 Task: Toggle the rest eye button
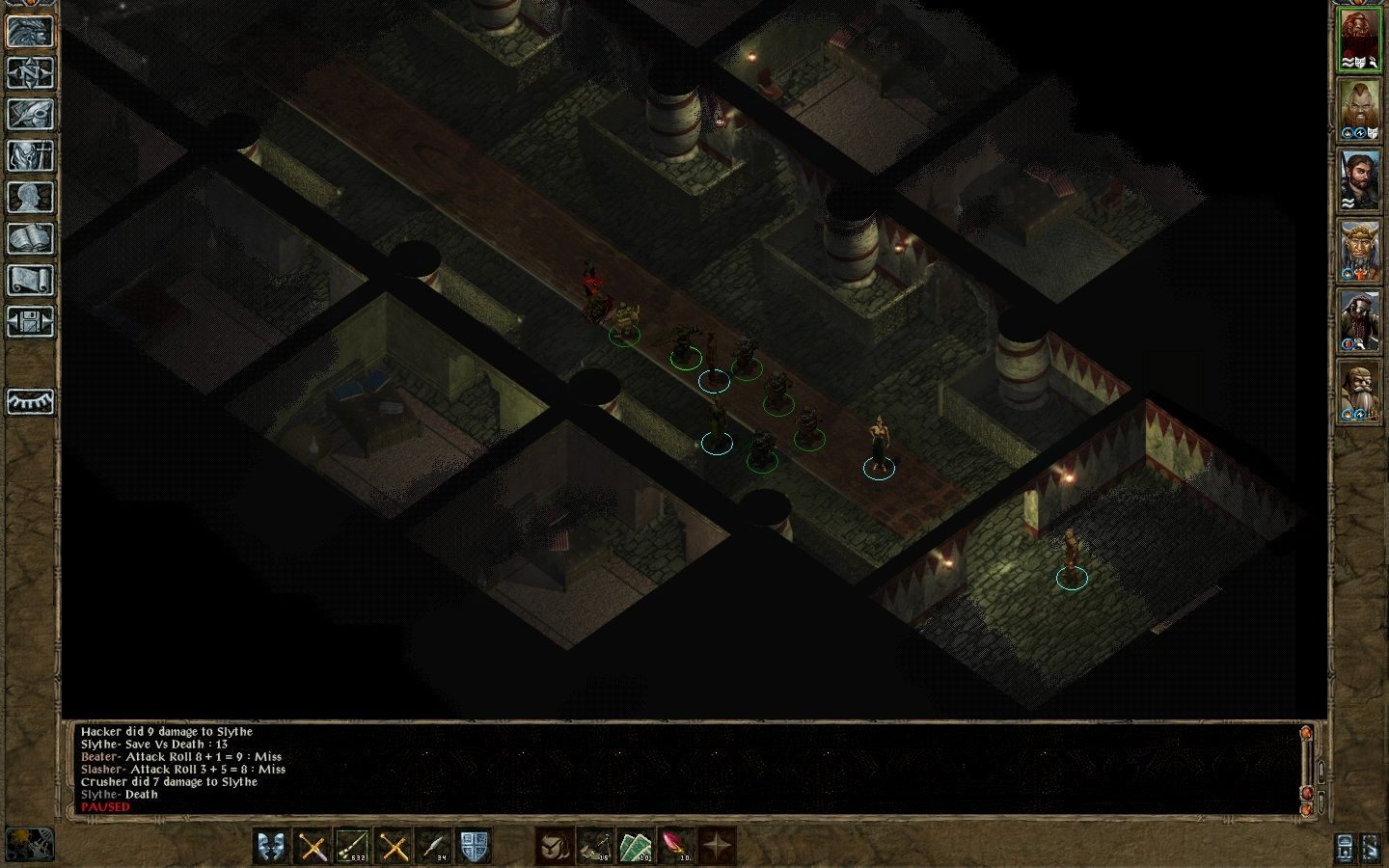click(30, 400)
